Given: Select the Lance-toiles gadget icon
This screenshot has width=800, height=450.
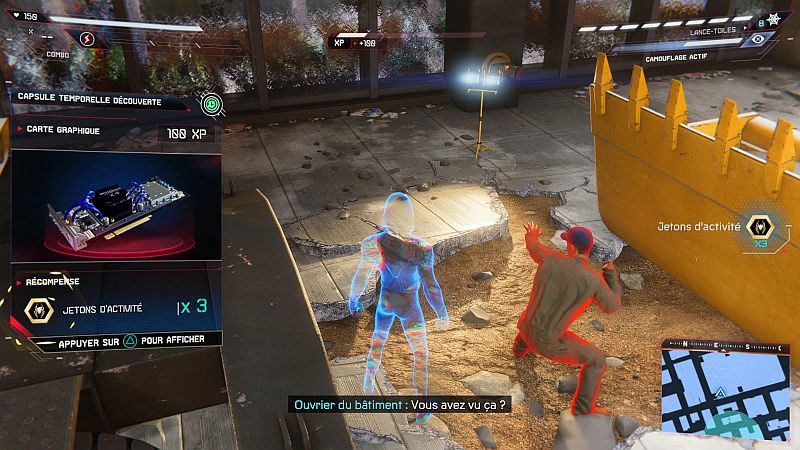Looking at the screenshot, I should (772, 19).
